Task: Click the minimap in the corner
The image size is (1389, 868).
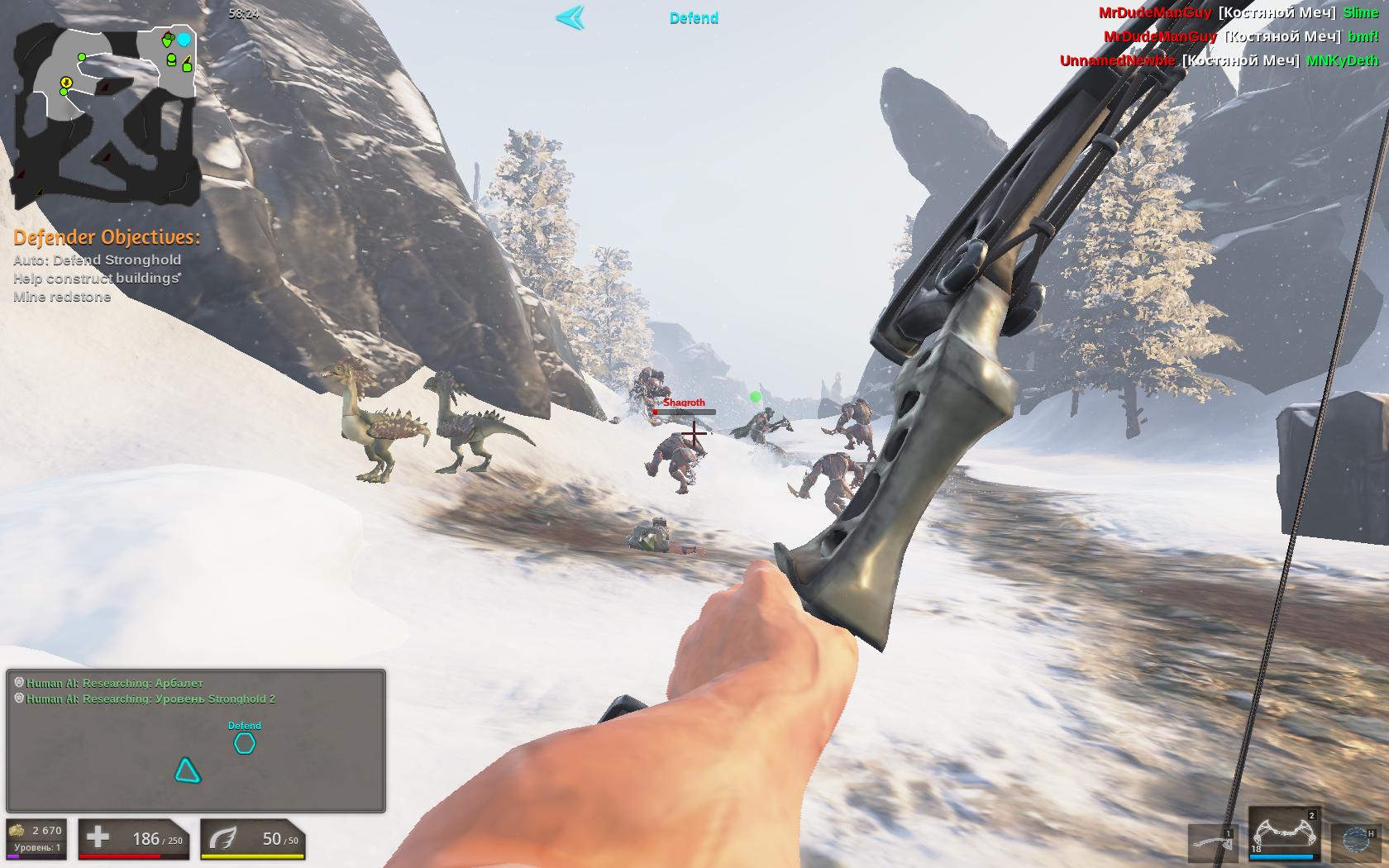Action: [106, 114]
